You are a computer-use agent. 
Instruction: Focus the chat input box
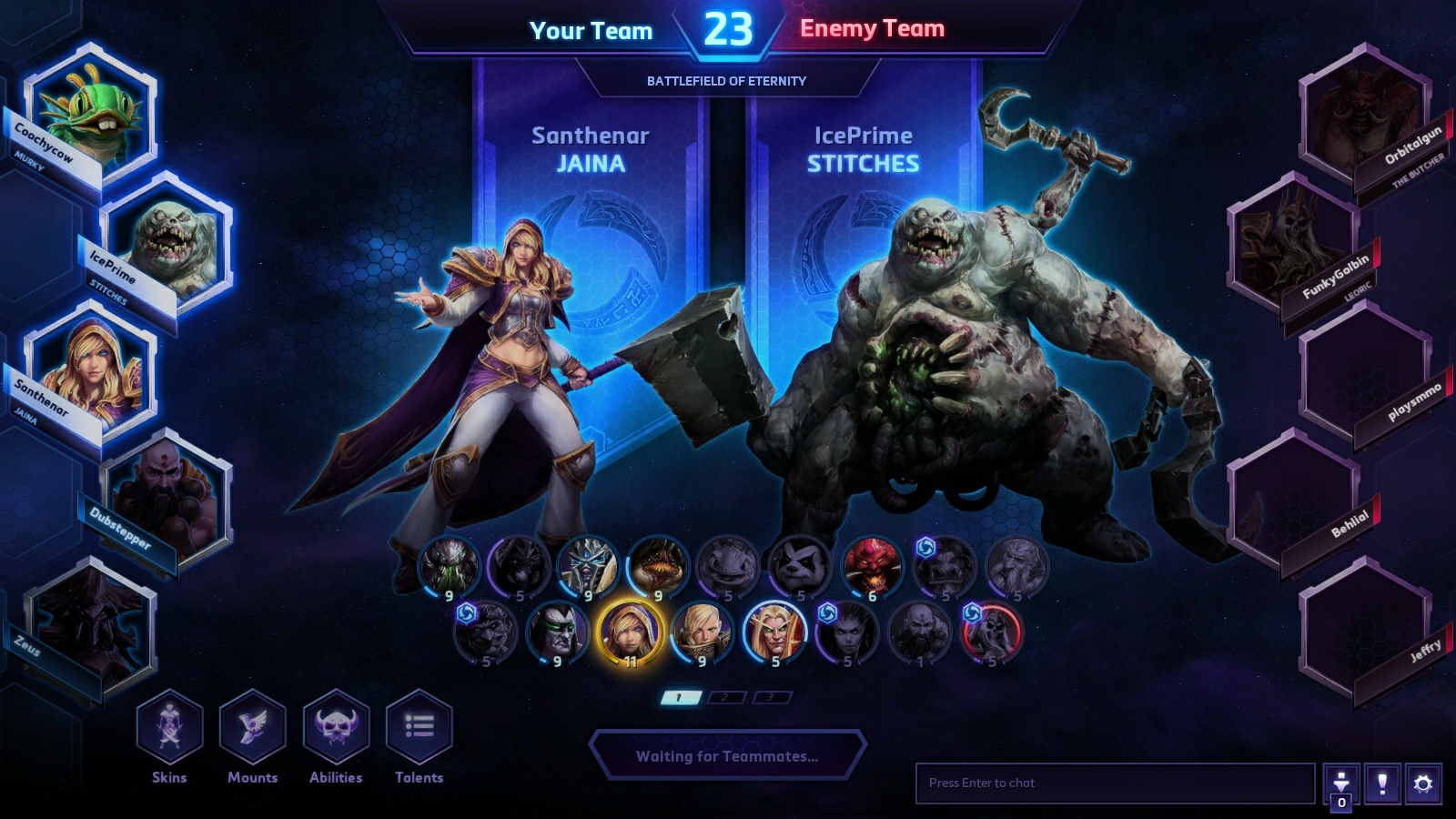[1115, 783]
